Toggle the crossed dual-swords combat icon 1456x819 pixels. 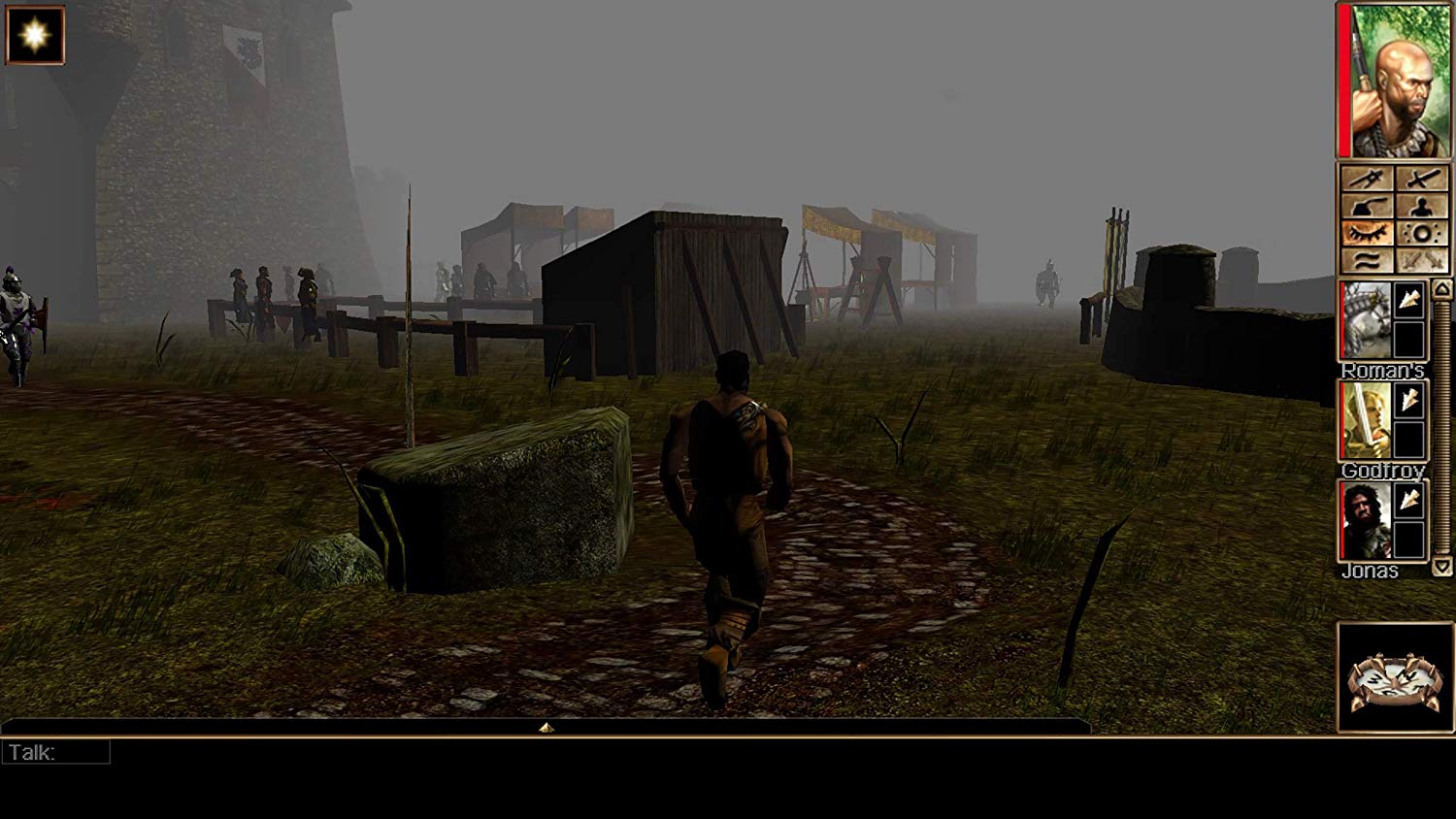click(x=1423, y=260)
